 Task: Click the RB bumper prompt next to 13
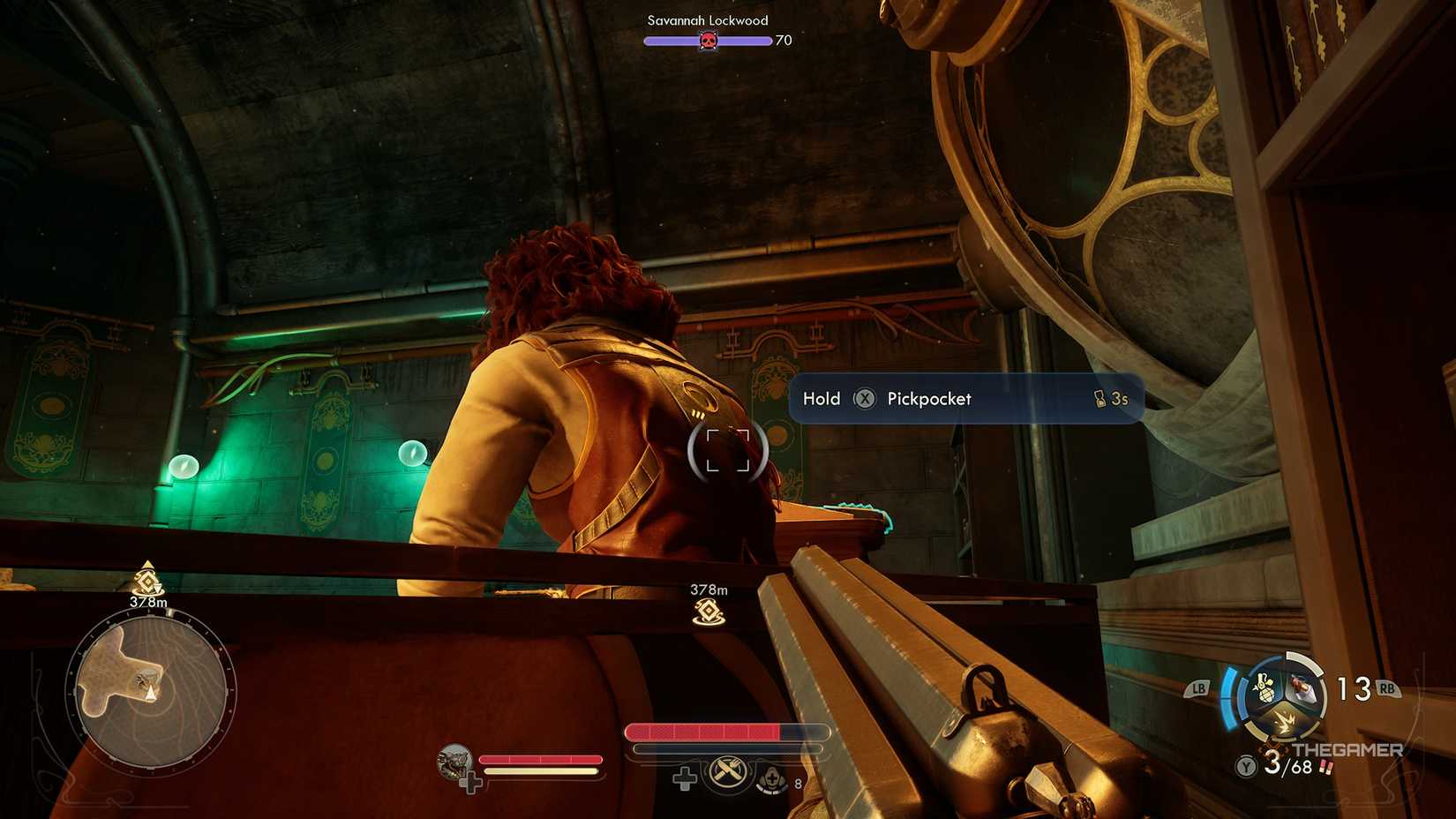tap(1387, 688)
